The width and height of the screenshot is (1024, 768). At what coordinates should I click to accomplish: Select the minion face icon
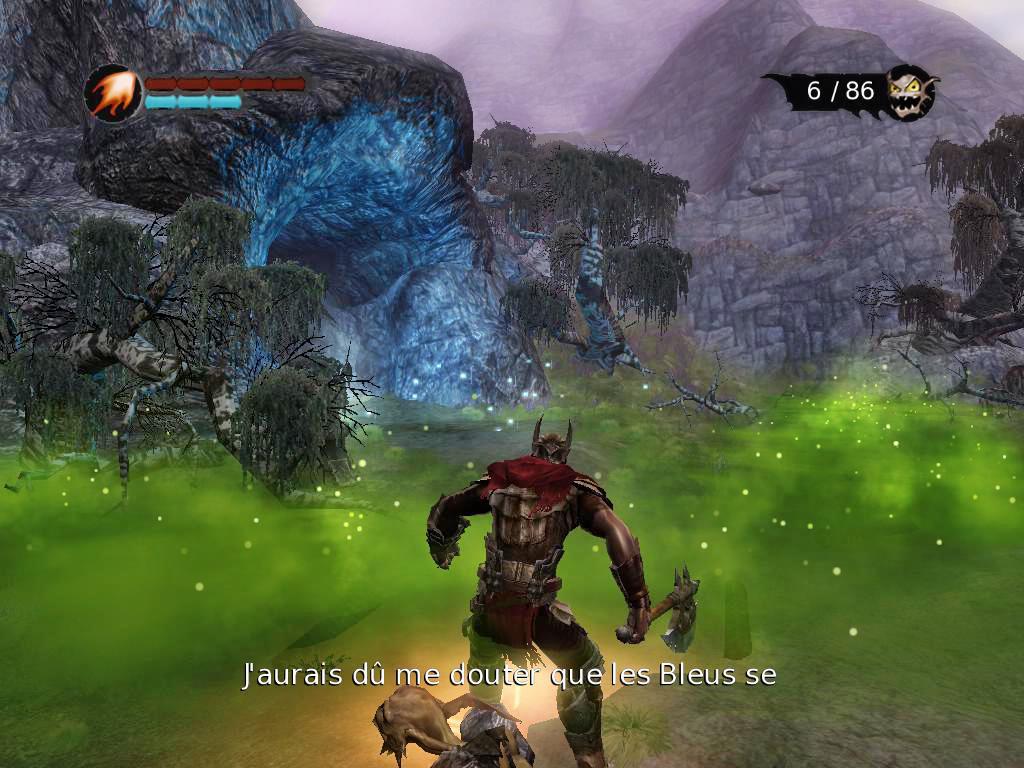click(x=910, y=92)
